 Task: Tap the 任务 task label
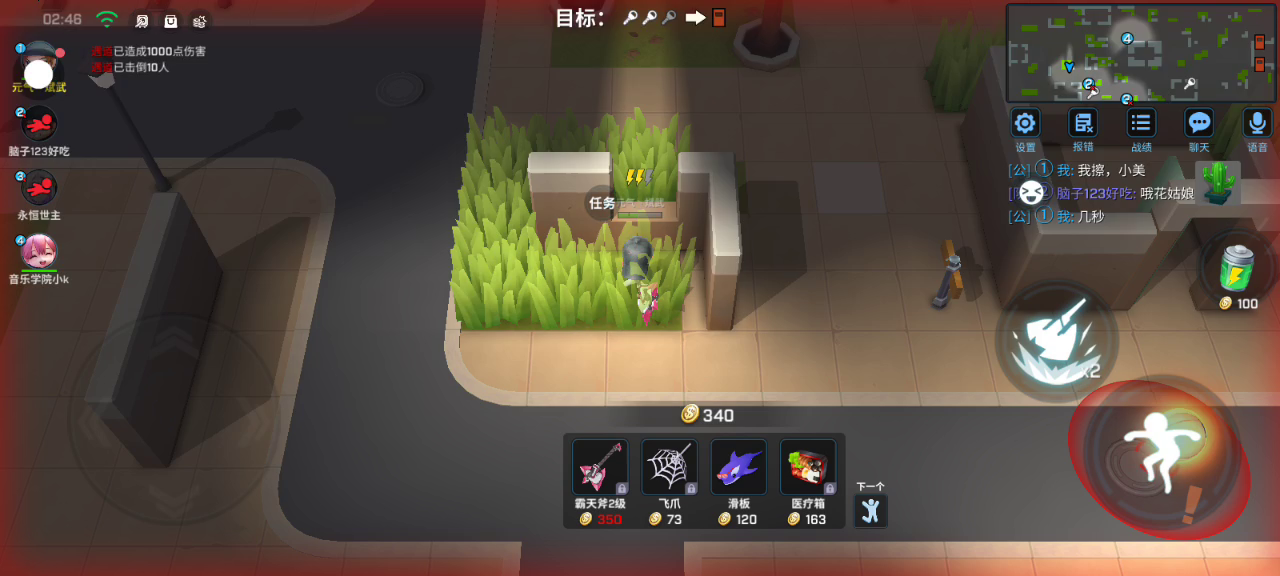click(x=602, y=203)
